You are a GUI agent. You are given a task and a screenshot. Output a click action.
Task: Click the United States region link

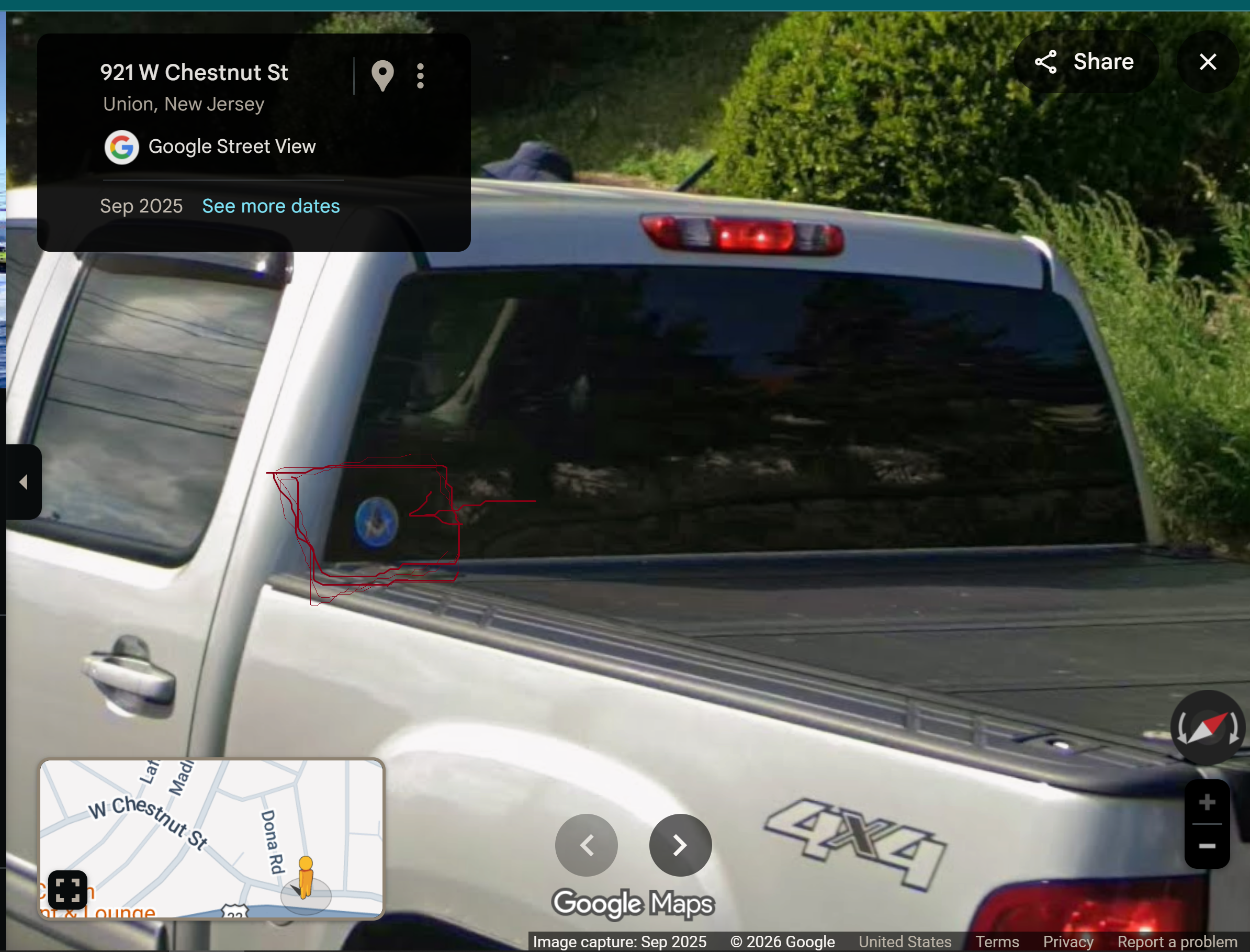[905, 941]
